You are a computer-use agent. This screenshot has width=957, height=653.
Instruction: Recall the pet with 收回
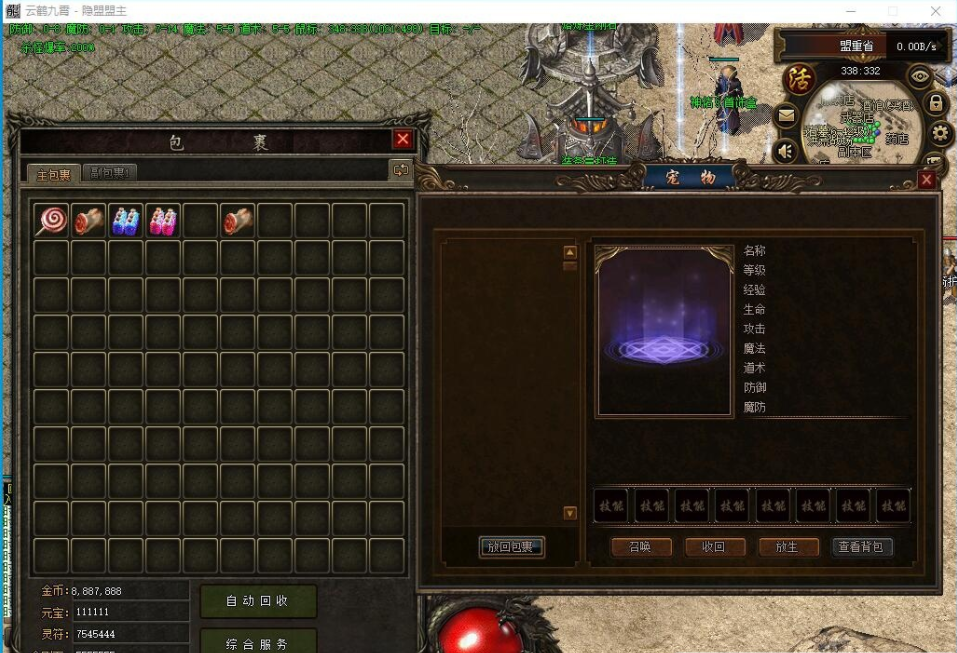(x=715, y=547)
